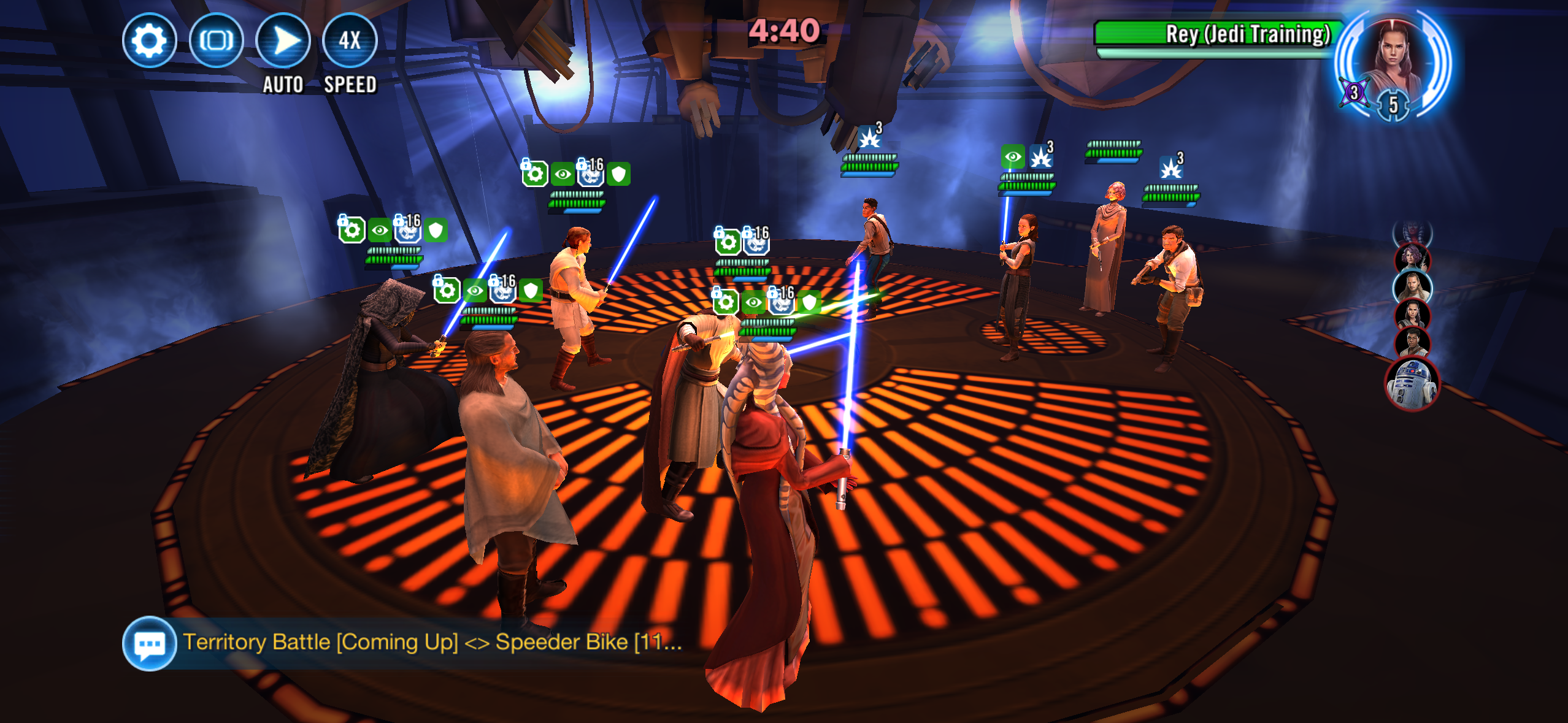Open the gear settings menu
1568x723 pixels.
tap(149, 41)
